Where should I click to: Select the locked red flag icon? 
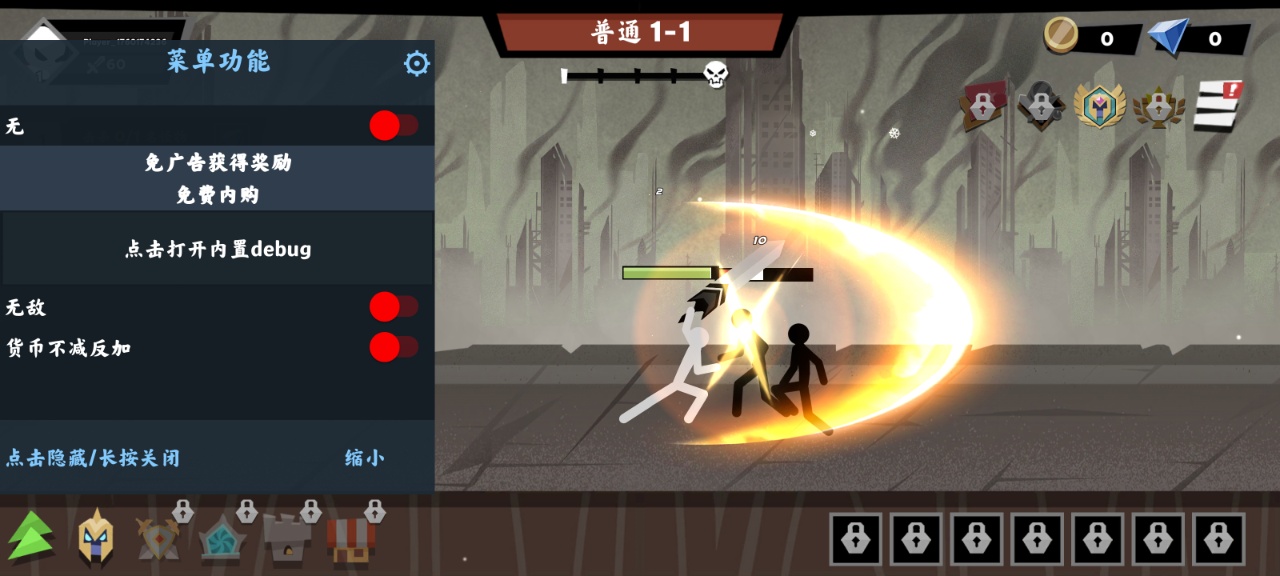click(982, 105)
